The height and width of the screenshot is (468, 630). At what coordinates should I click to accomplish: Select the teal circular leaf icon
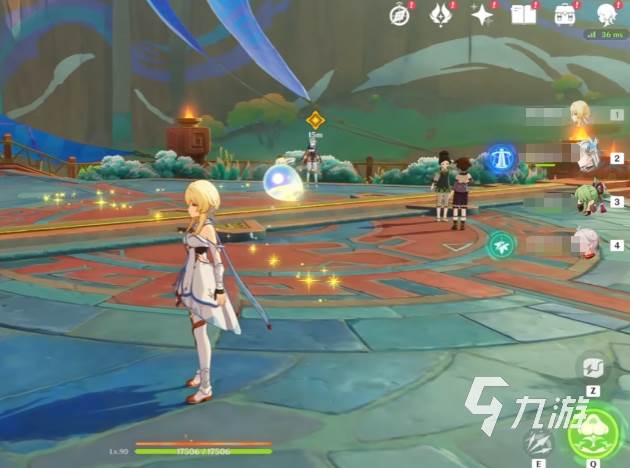coord(500,244)
